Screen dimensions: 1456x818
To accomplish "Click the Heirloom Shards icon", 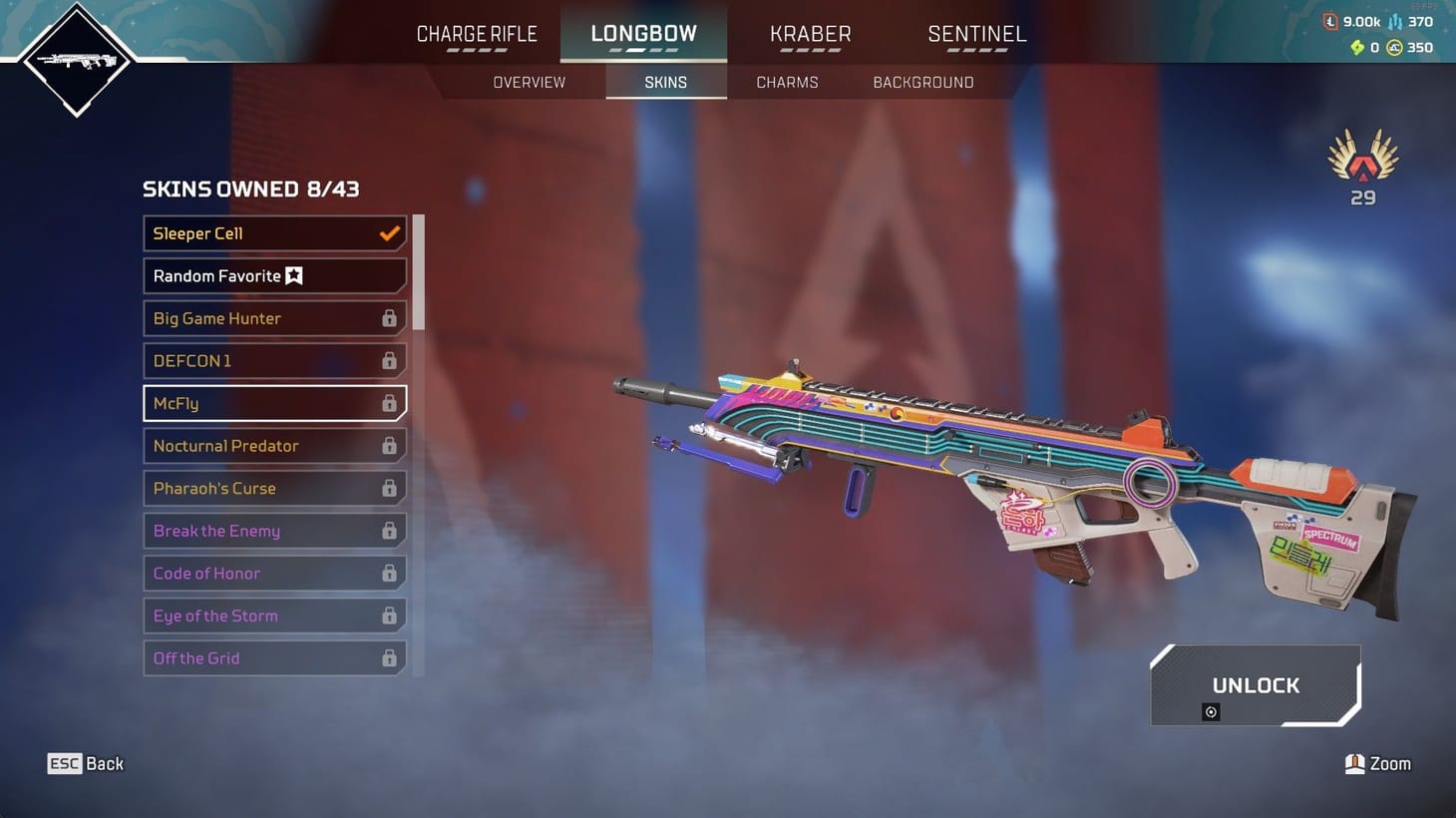I will [x=1357, y=47].
